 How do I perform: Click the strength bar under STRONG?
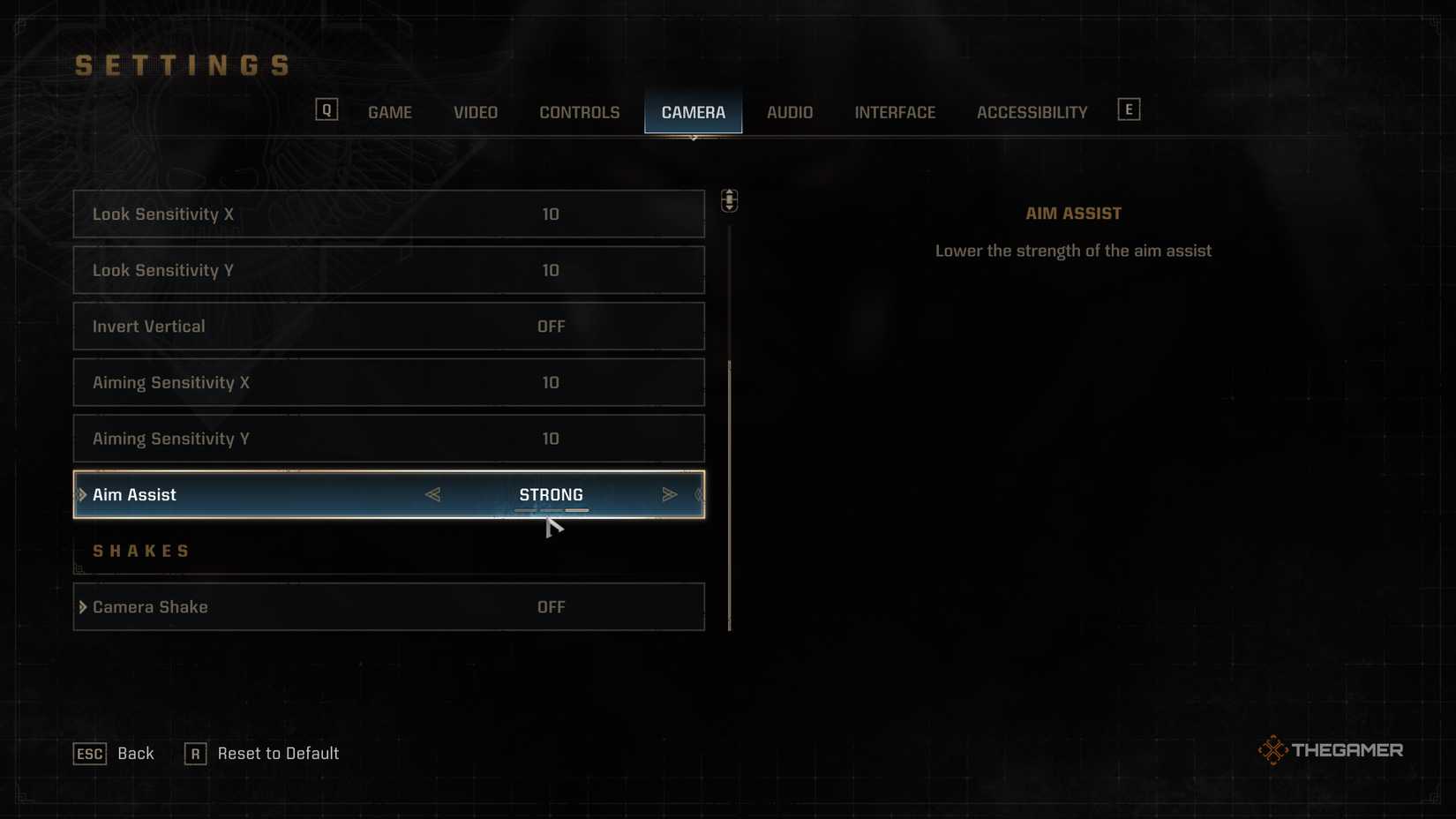(x=552, y=510)
